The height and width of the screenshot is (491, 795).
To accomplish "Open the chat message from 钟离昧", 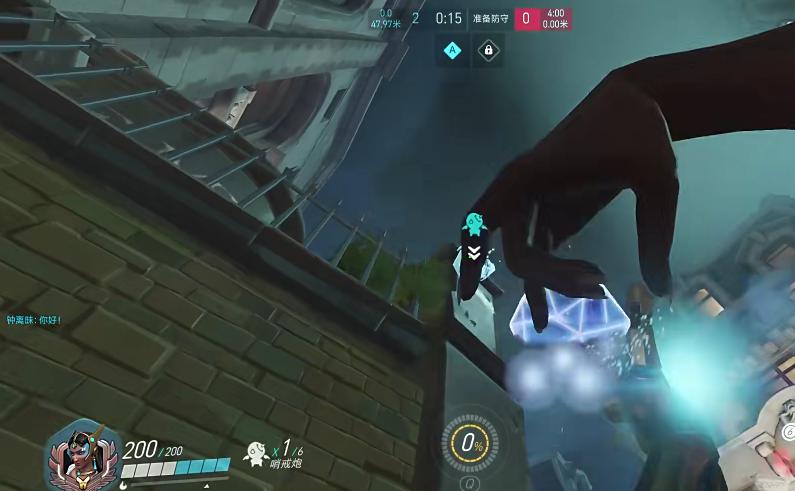I will (x=35, y=321).
